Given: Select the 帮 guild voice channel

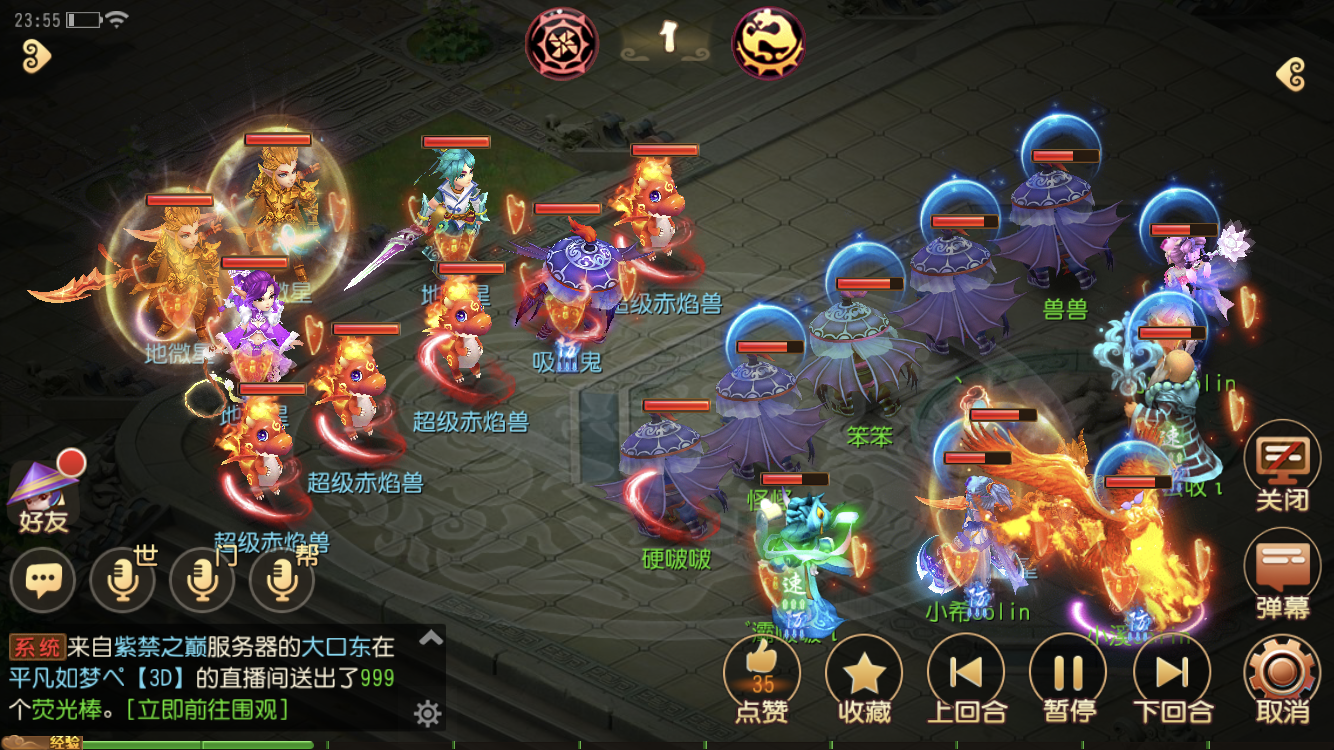Looking at the screenshot, I should pos(280,580).
